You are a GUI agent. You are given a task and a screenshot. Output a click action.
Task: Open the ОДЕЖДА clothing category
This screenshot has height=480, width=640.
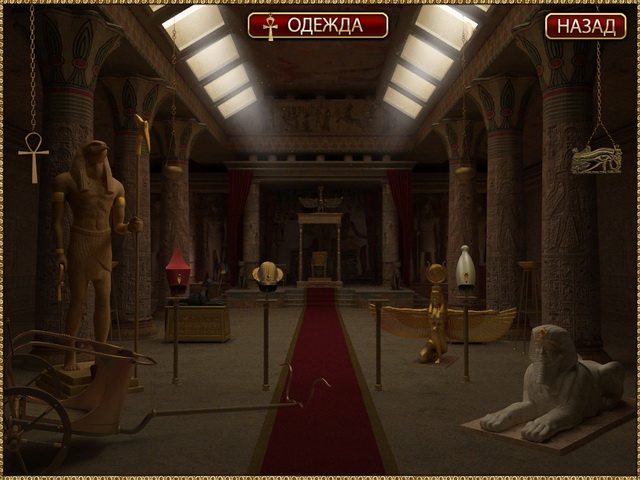318,25
